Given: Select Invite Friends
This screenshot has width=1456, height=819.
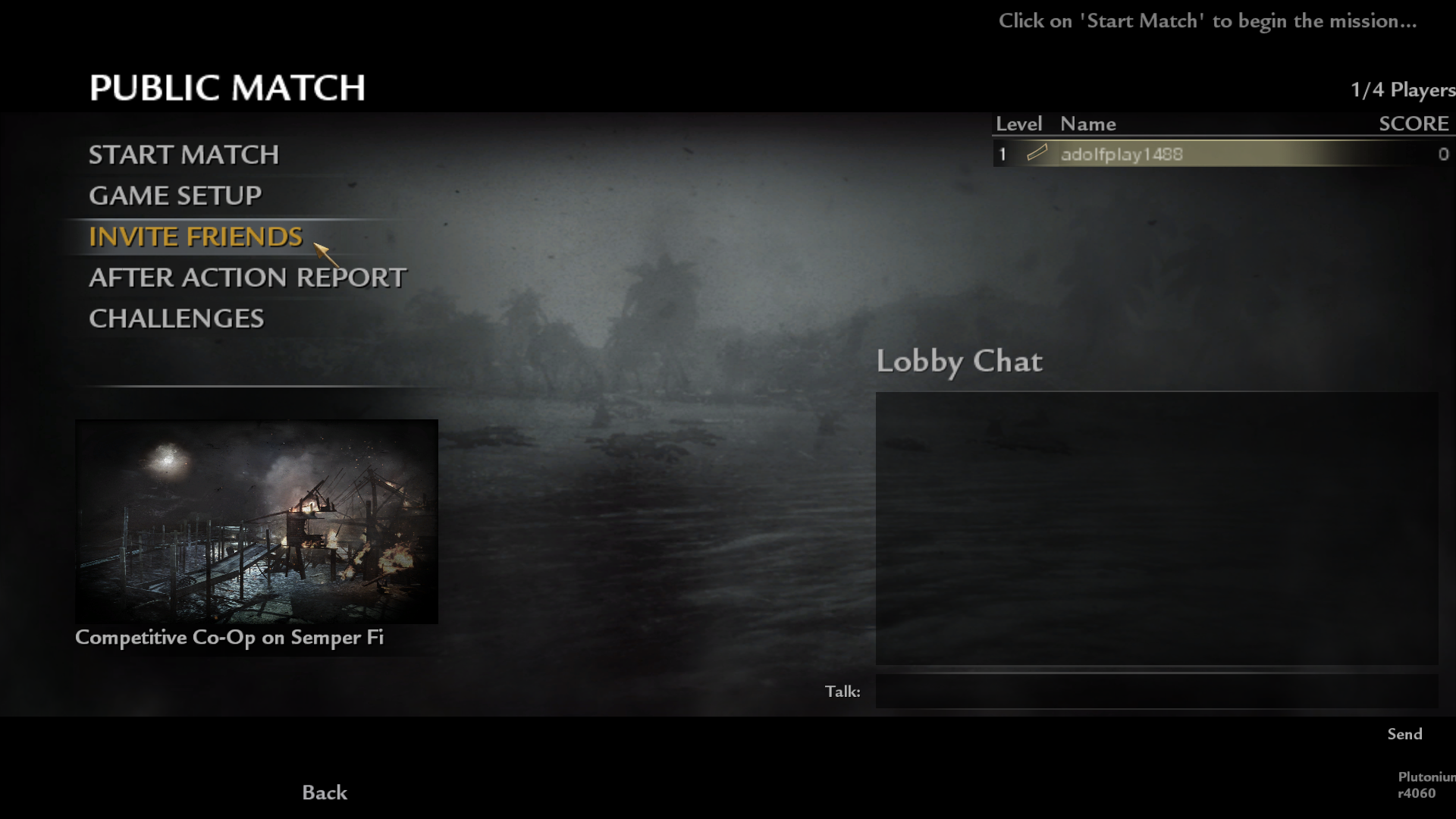Looking at the screenshot, I should click(x=196, y=237).
